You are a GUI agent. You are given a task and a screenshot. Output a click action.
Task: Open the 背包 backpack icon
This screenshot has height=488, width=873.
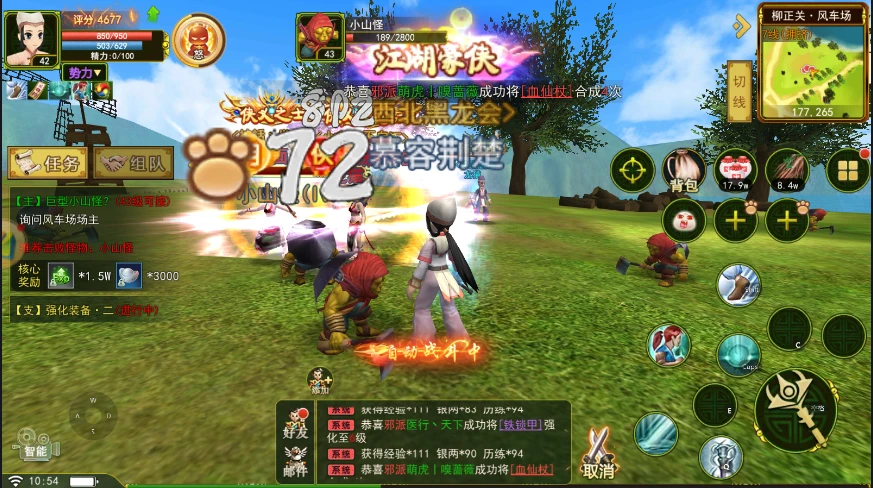684,170
